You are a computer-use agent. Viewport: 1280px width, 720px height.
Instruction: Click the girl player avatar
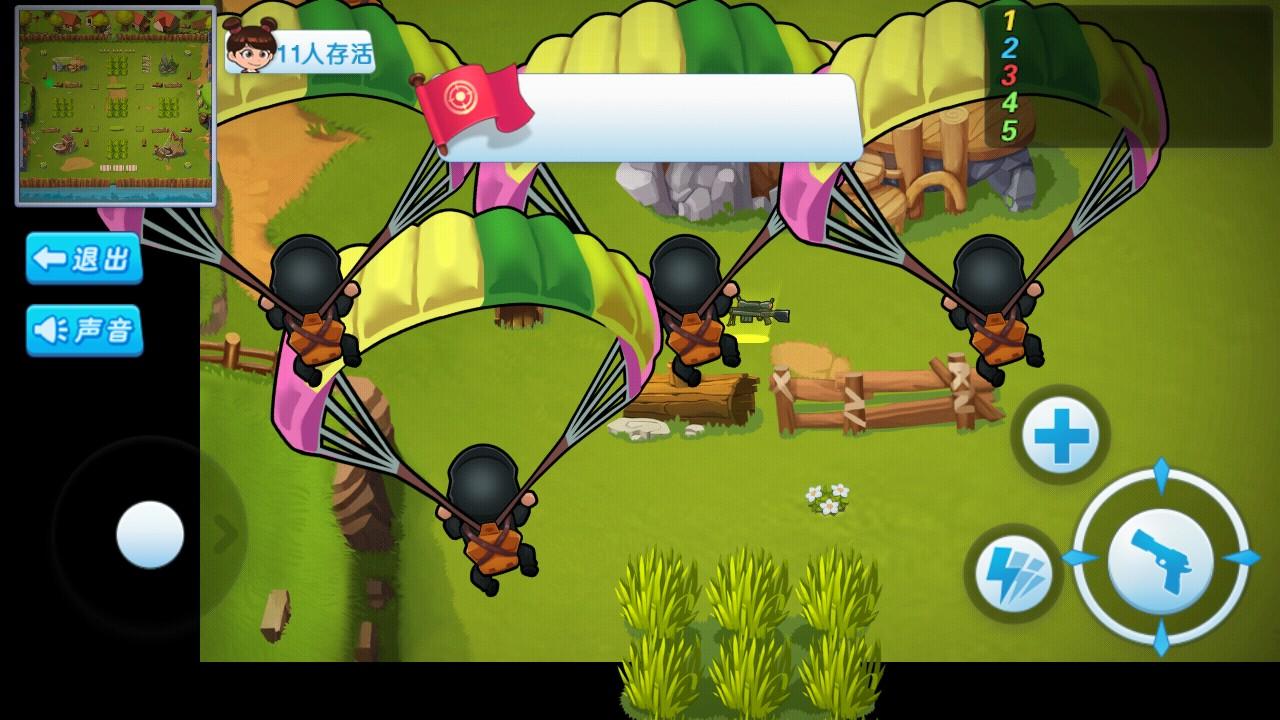(x=250, y=46)
